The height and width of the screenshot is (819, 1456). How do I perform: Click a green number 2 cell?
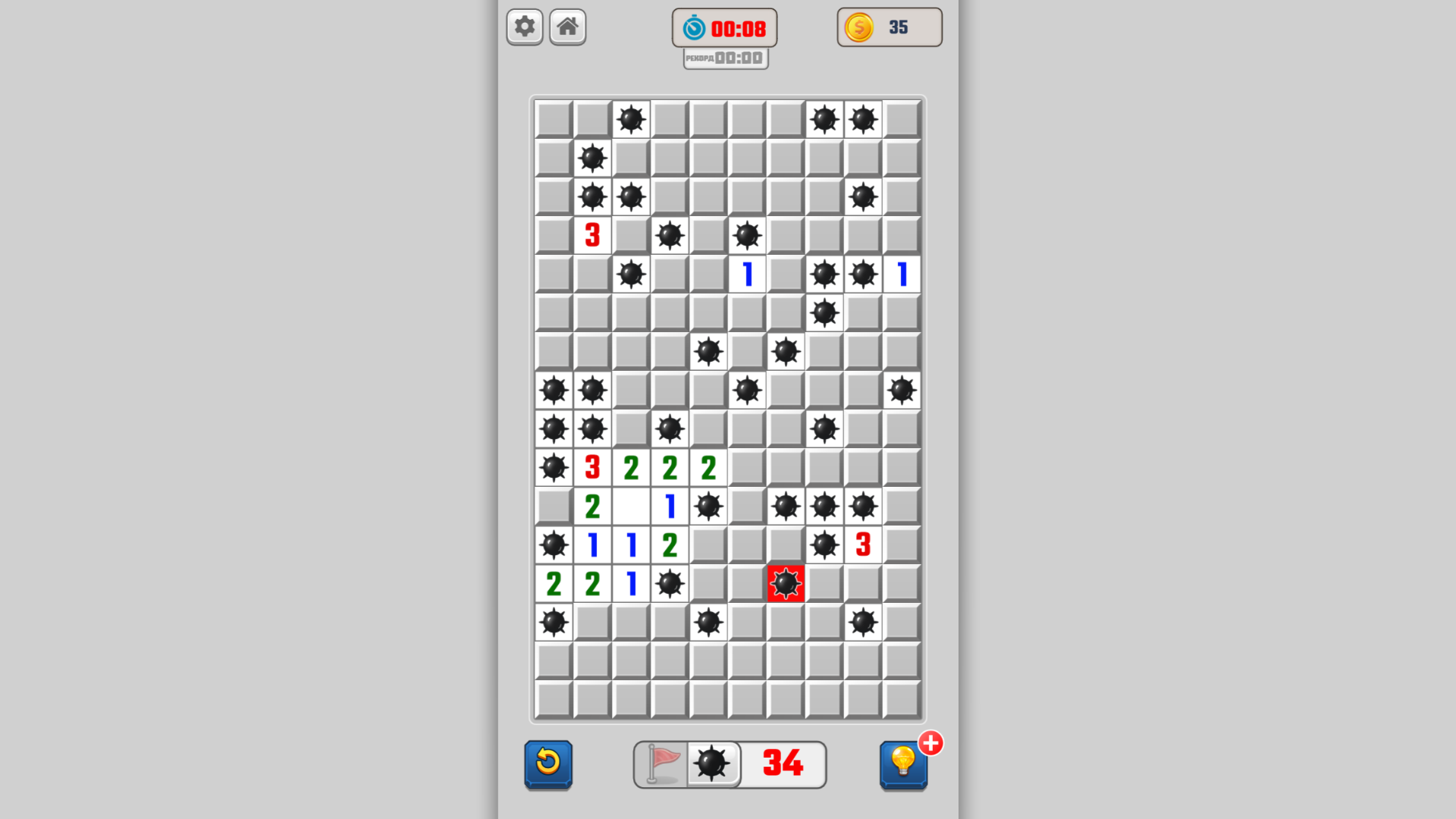[630, 468]
